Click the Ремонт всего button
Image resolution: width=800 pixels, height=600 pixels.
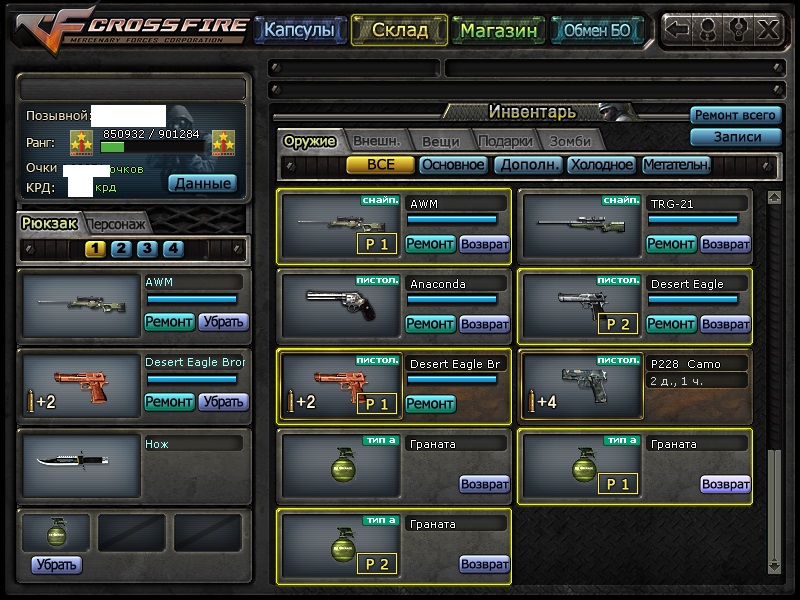735,116
